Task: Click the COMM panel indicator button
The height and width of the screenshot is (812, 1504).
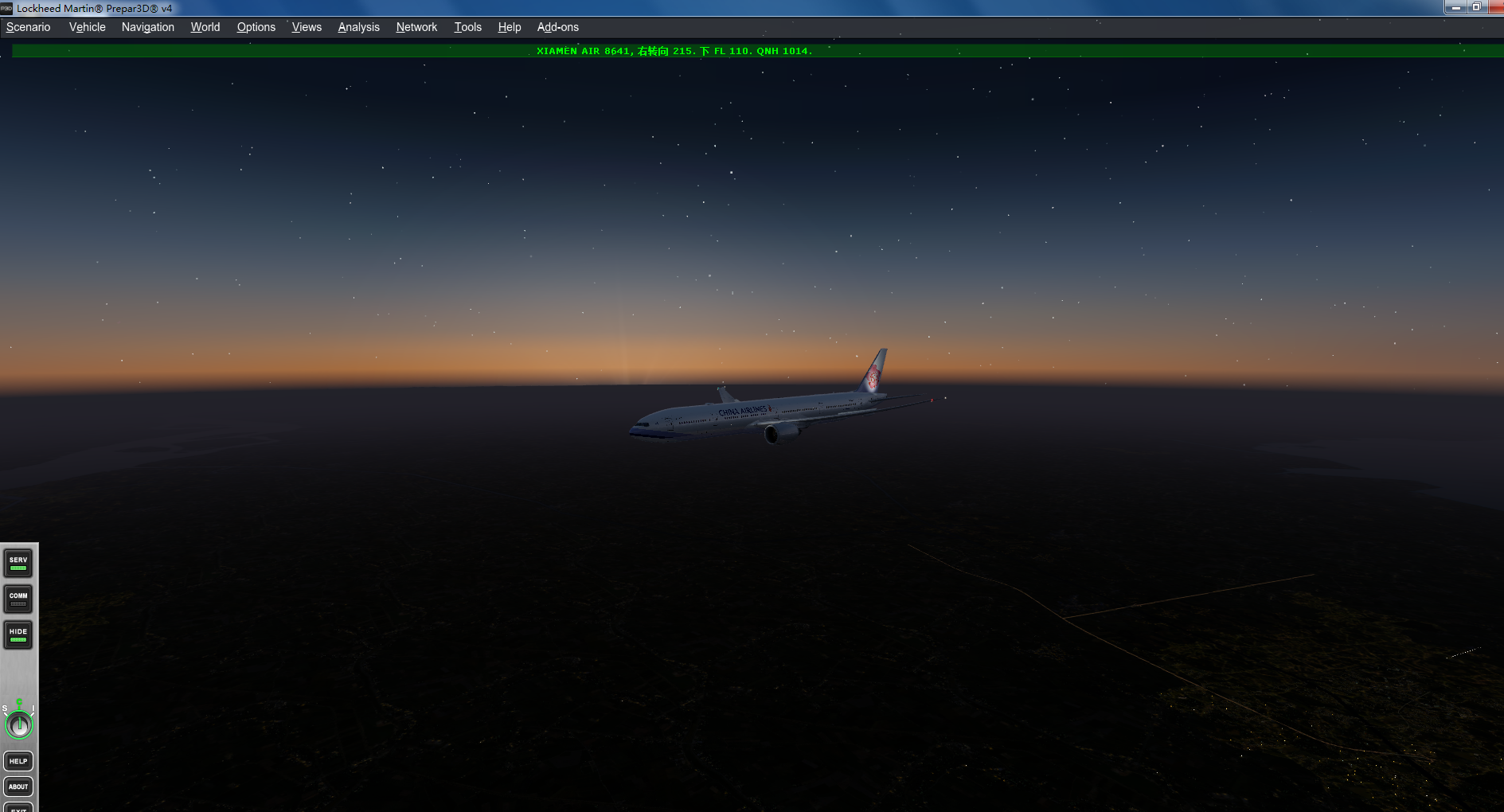Action: (x=18, y=599)
